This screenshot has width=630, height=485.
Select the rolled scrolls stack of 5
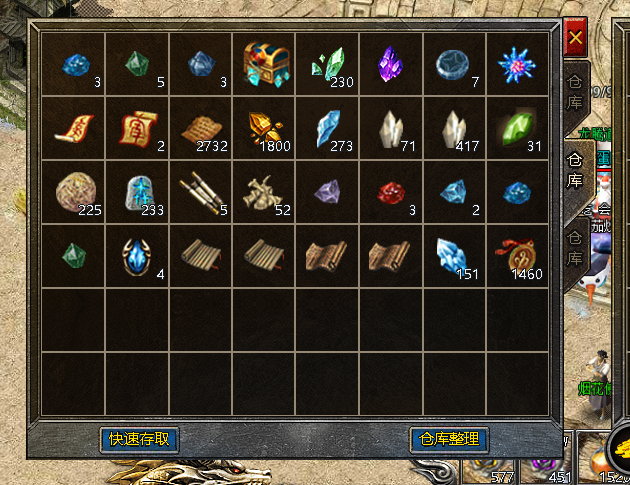(202, 191)
